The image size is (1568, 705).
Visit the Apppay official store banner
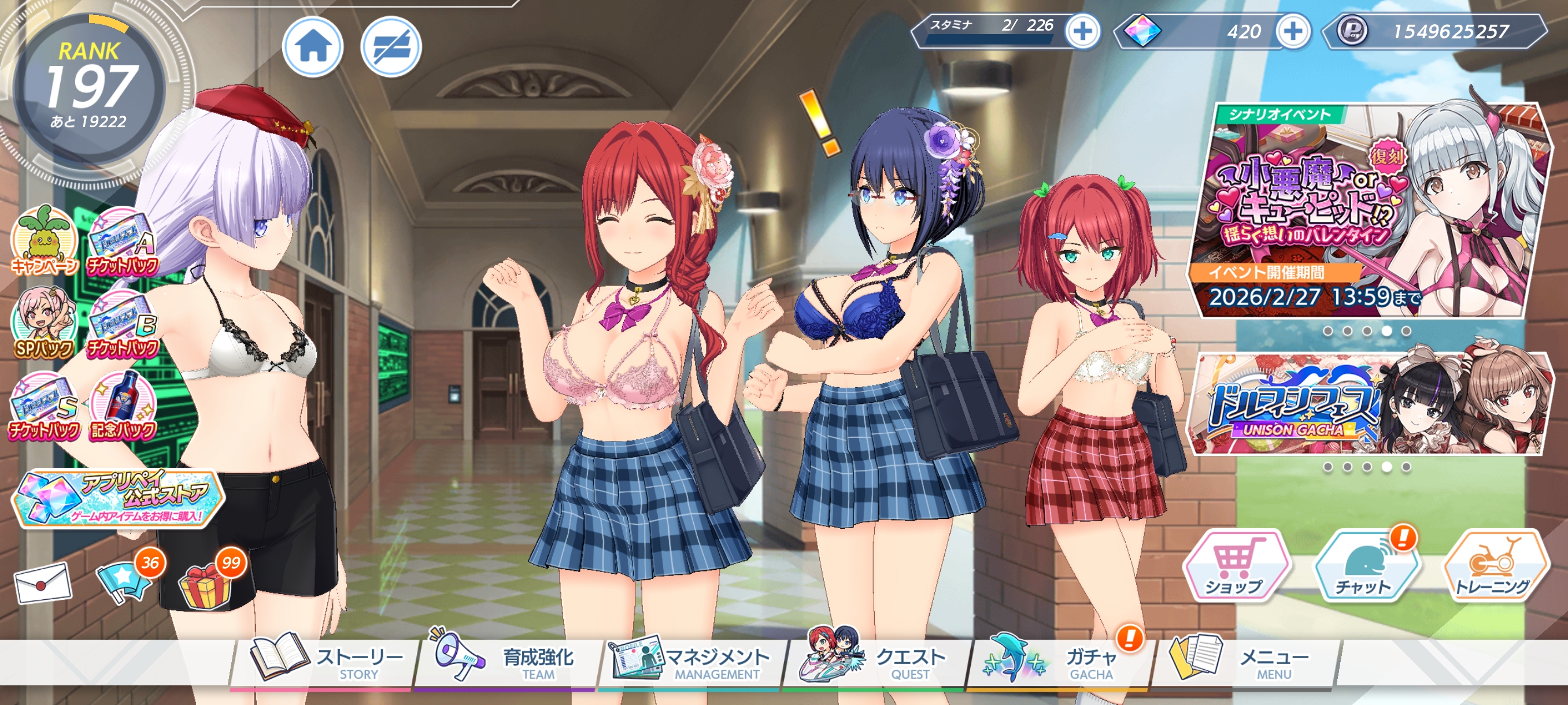click(x=119, y=499)
